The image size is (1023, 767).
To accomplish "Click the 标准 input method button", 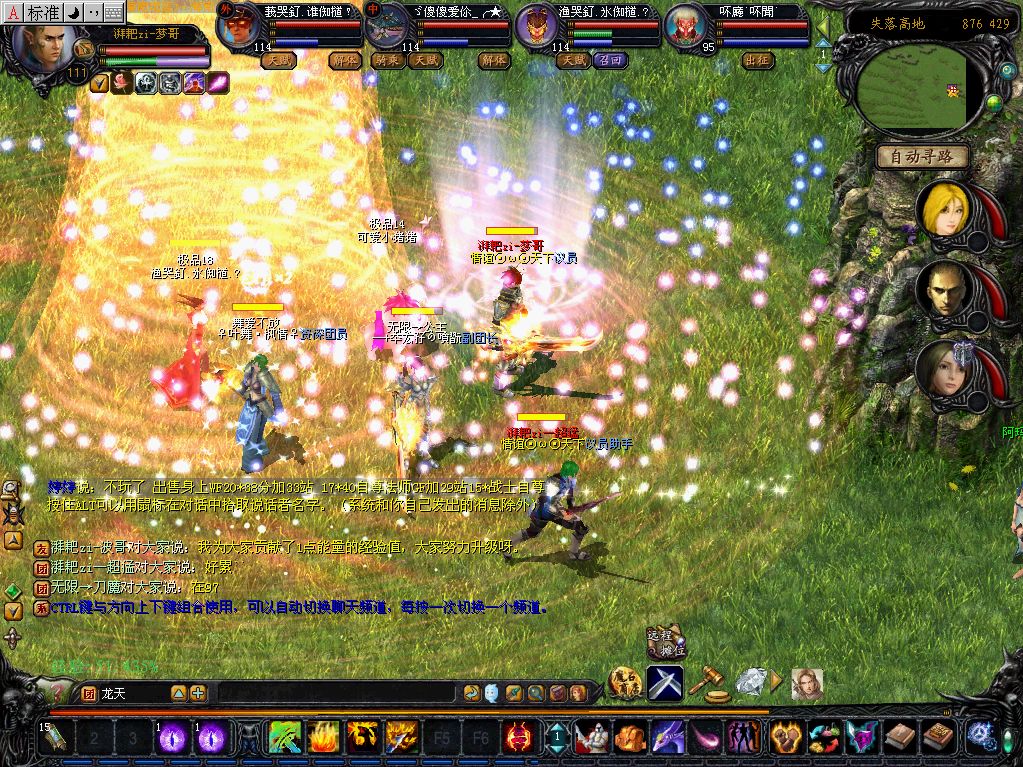I will 43,12.
